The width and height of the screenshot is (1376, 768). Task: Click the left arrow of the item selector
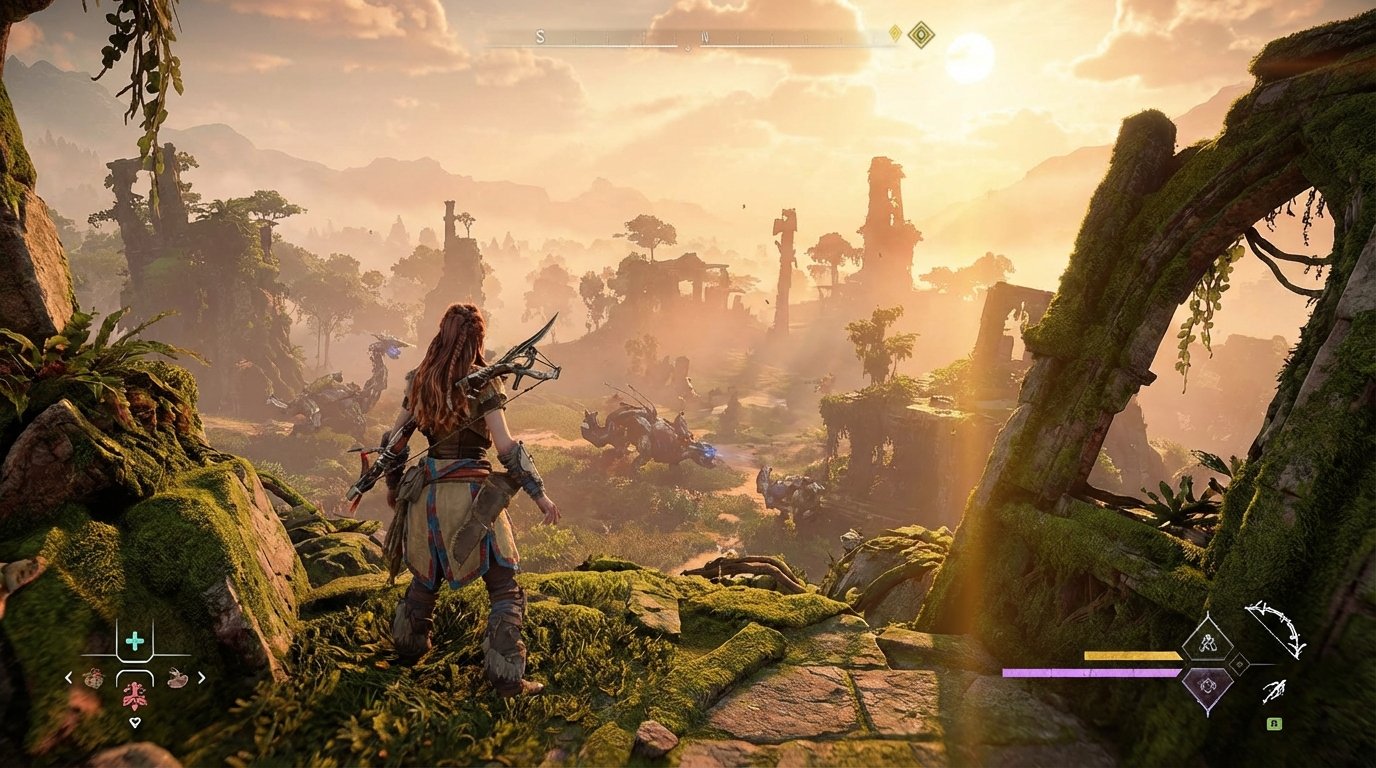point(67,677)
